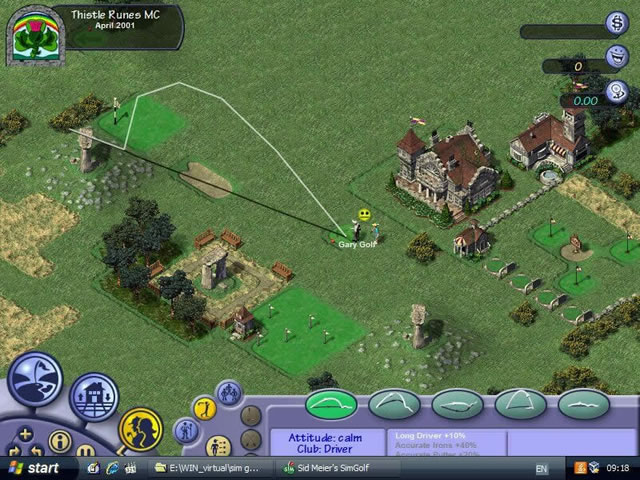Click the standing golfer with club icon
Image resolution: width=640 pixels, height=480 pixels.
pos(185,431)
